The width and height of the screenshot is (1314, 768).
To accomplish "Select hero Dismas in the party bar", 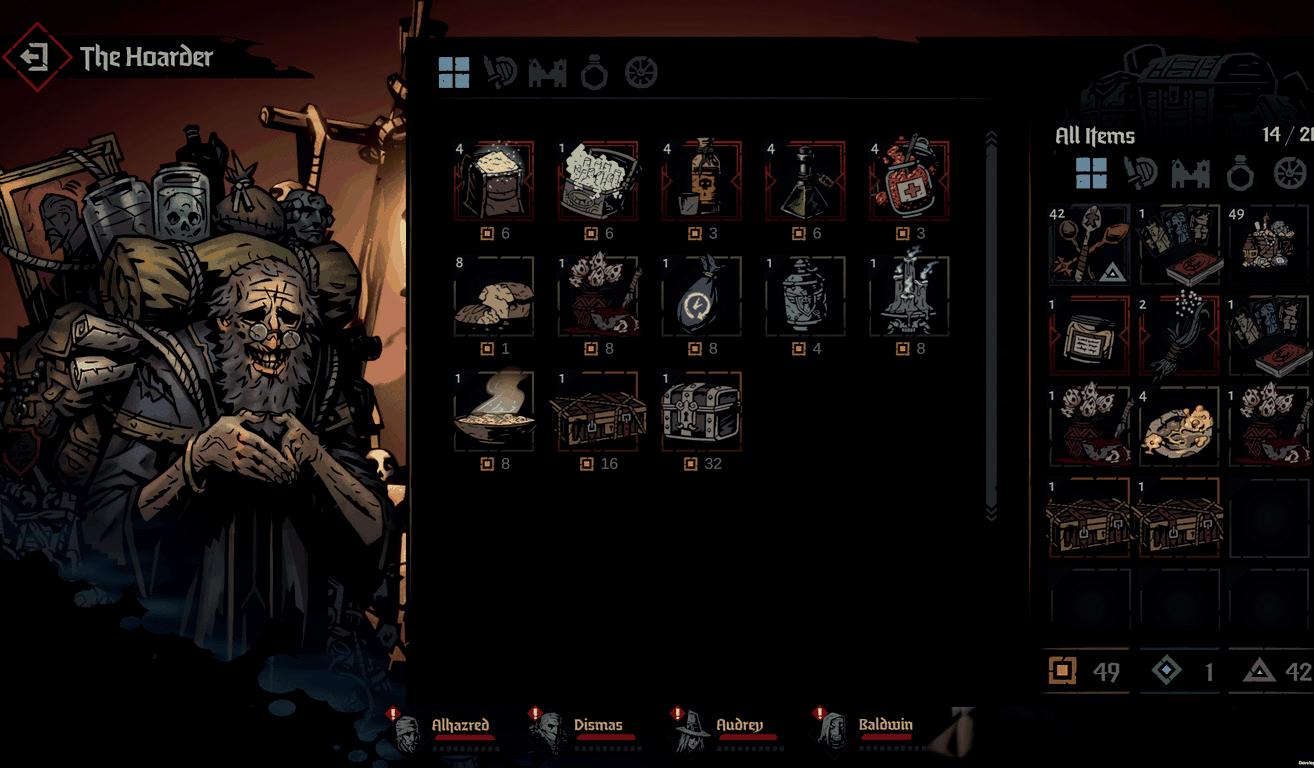I will point(597,726).
